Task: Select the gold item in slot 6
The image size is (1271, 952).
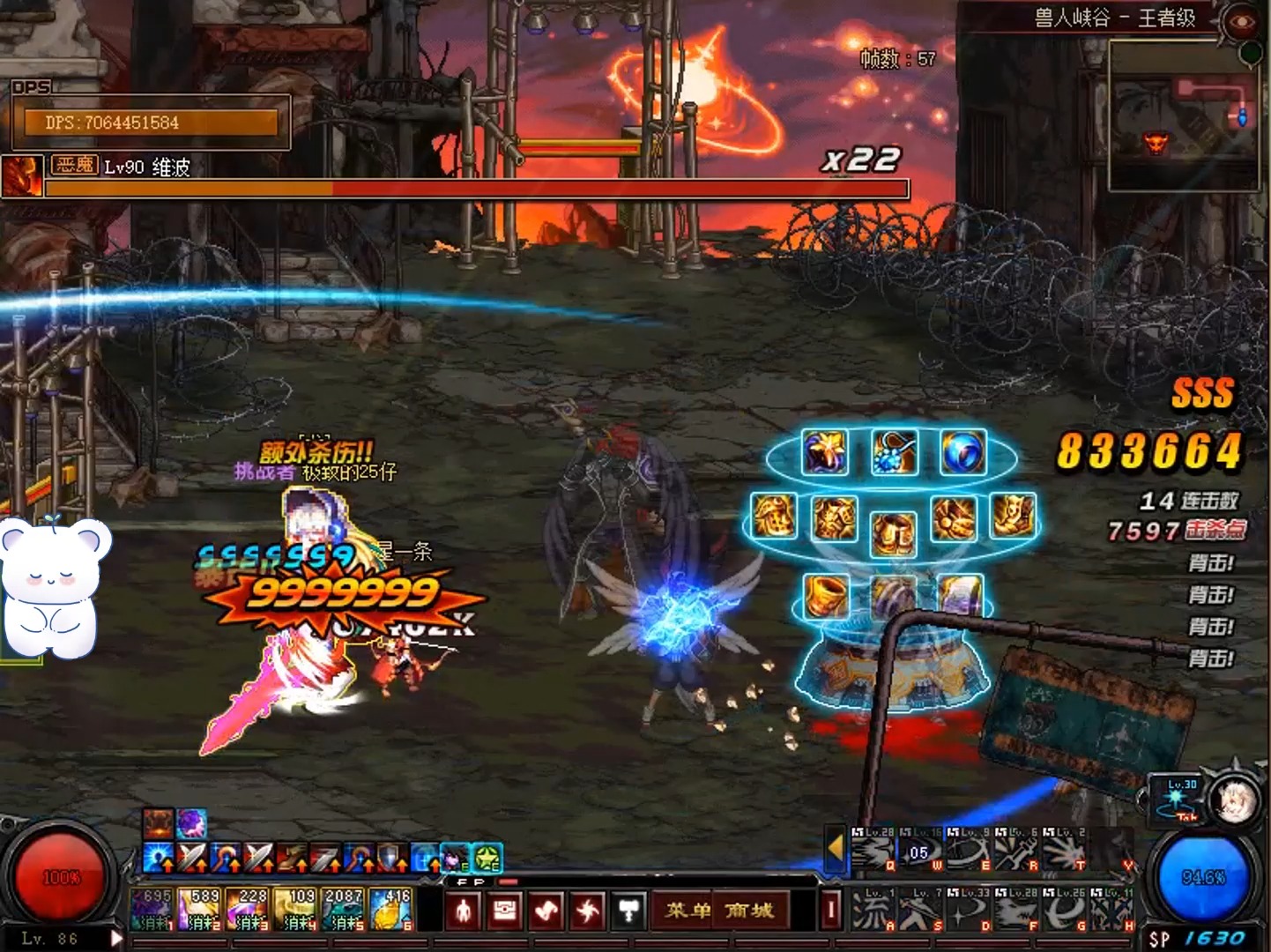Action: coord(390,910)
